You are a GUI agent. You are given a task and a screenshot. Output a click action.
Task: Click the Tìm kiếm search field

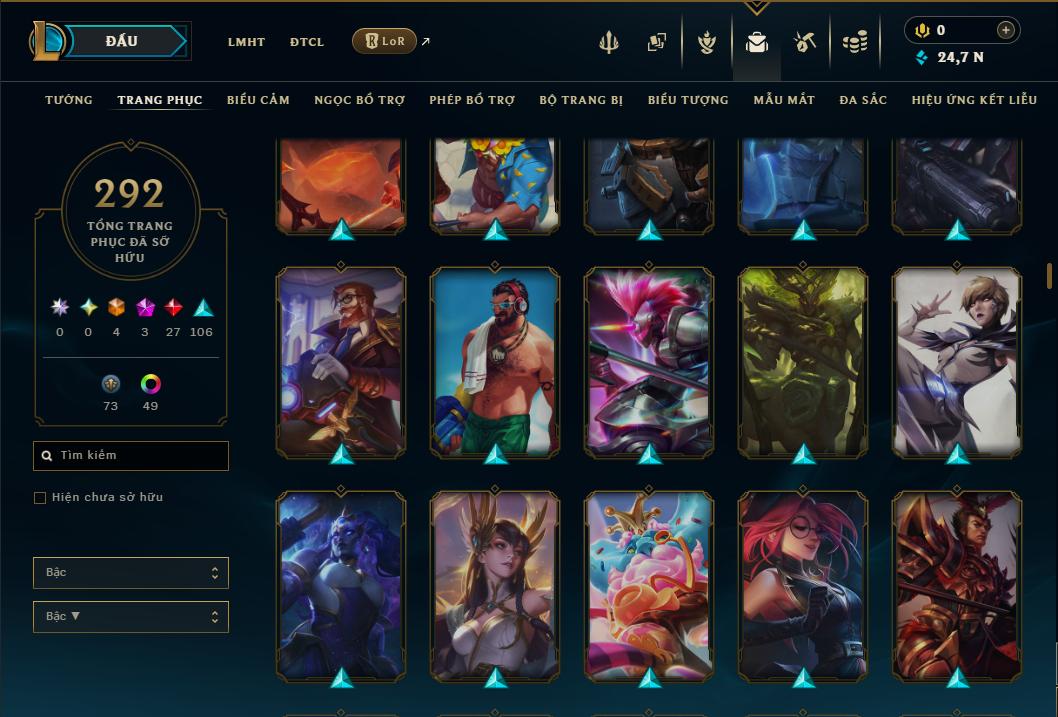[131, 456]
